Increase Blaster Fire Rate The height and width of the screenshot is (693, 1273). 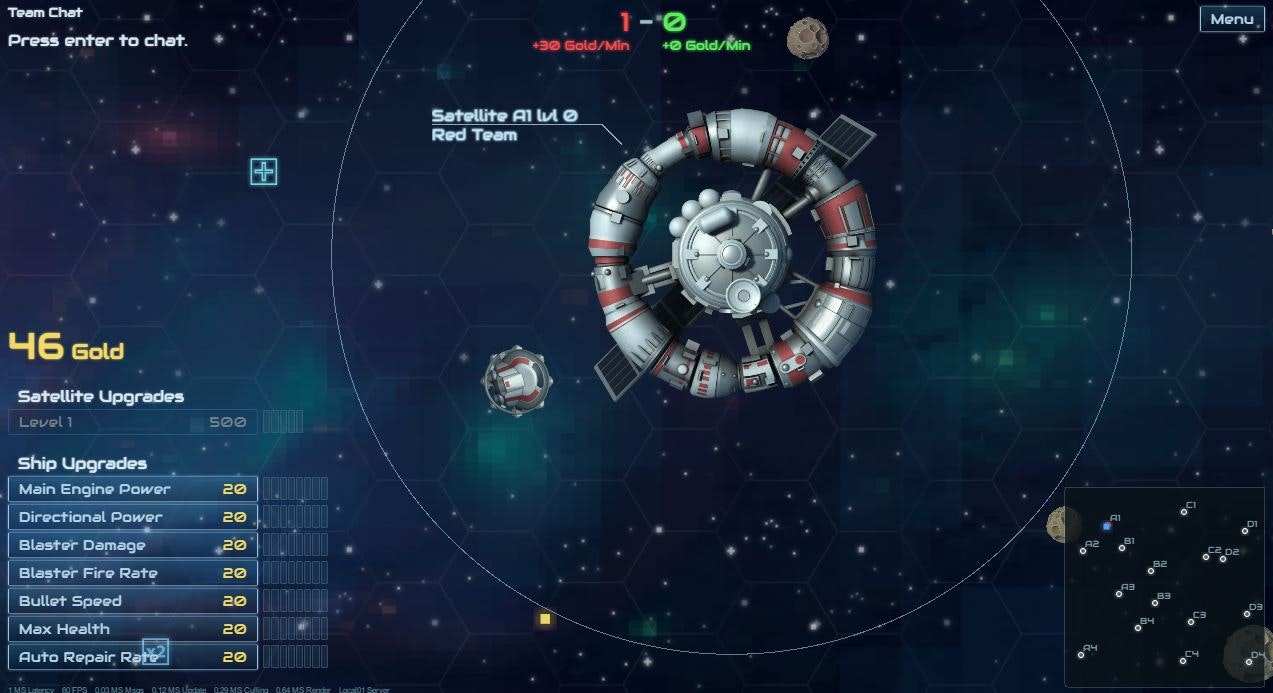point(133,573)
